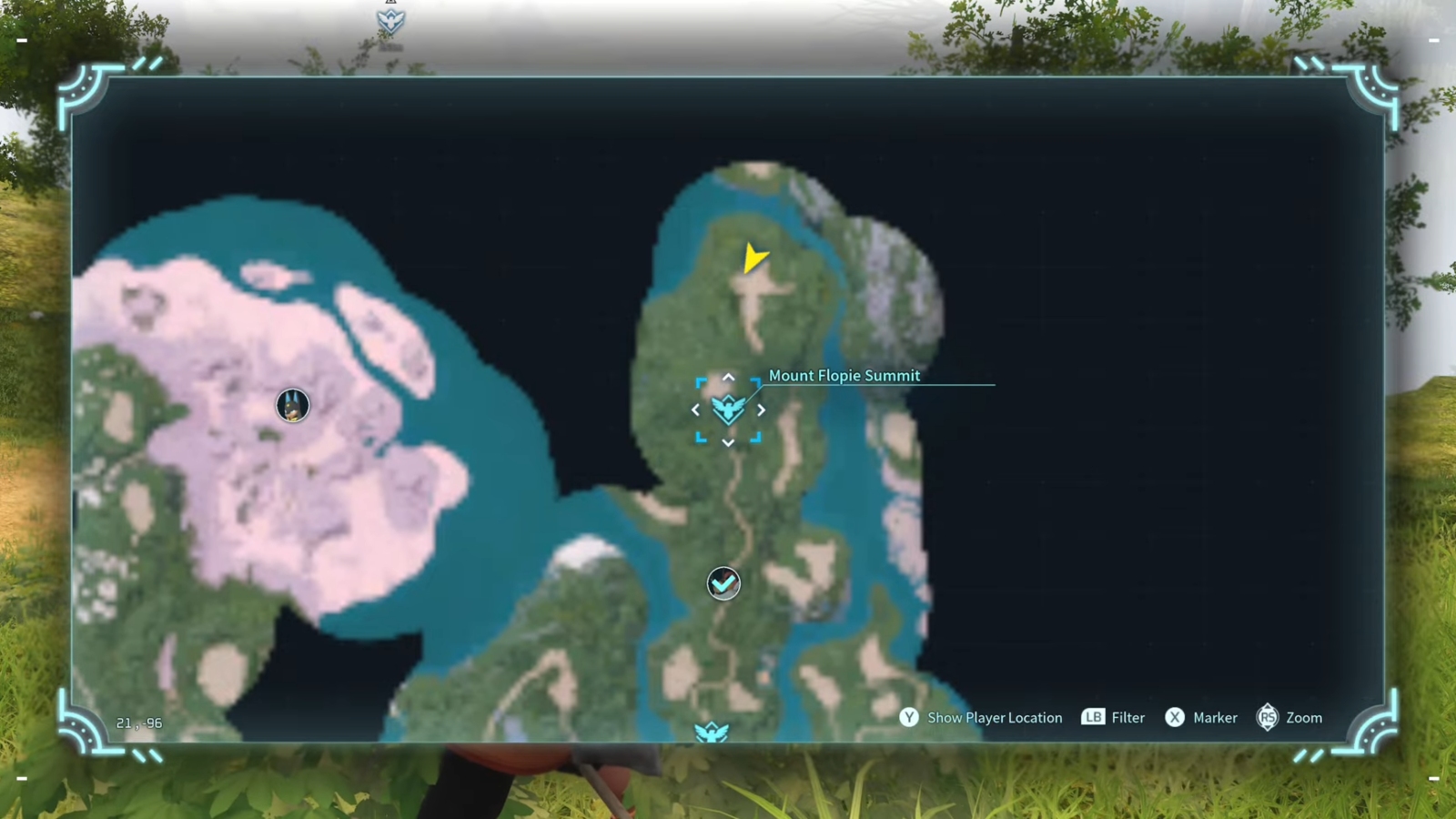Open the Marker menu option
The image size is (1456, 819).
[1215, 718]
